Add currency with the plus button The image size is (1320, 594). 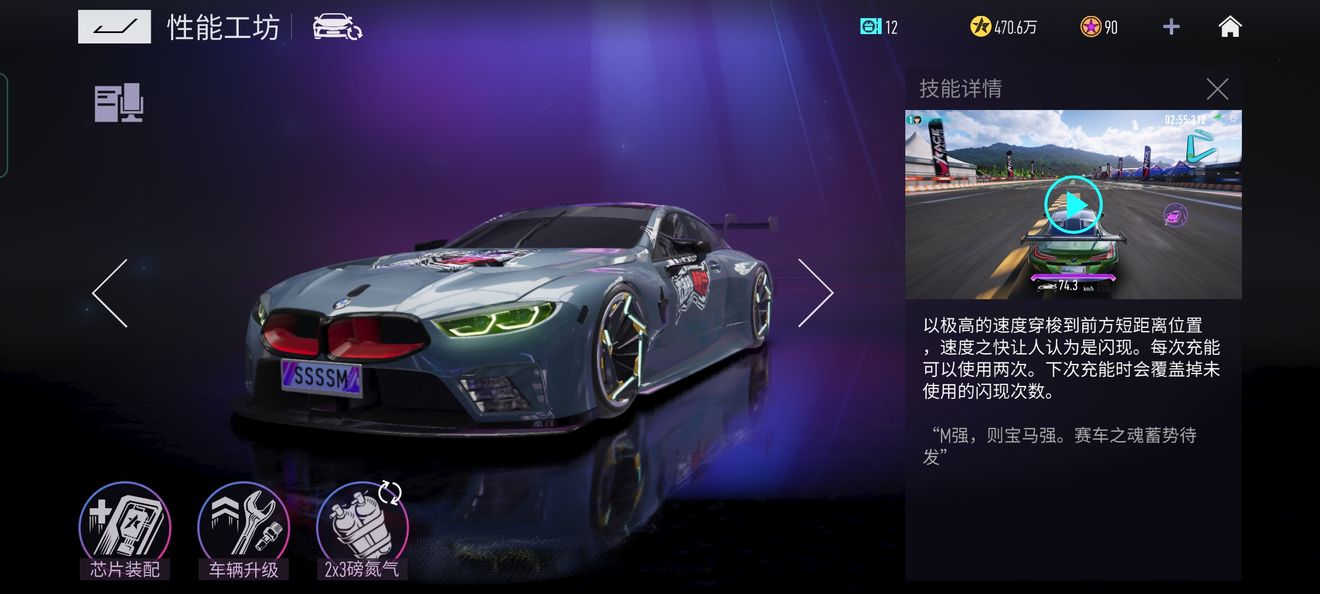tap(1171, 27)
